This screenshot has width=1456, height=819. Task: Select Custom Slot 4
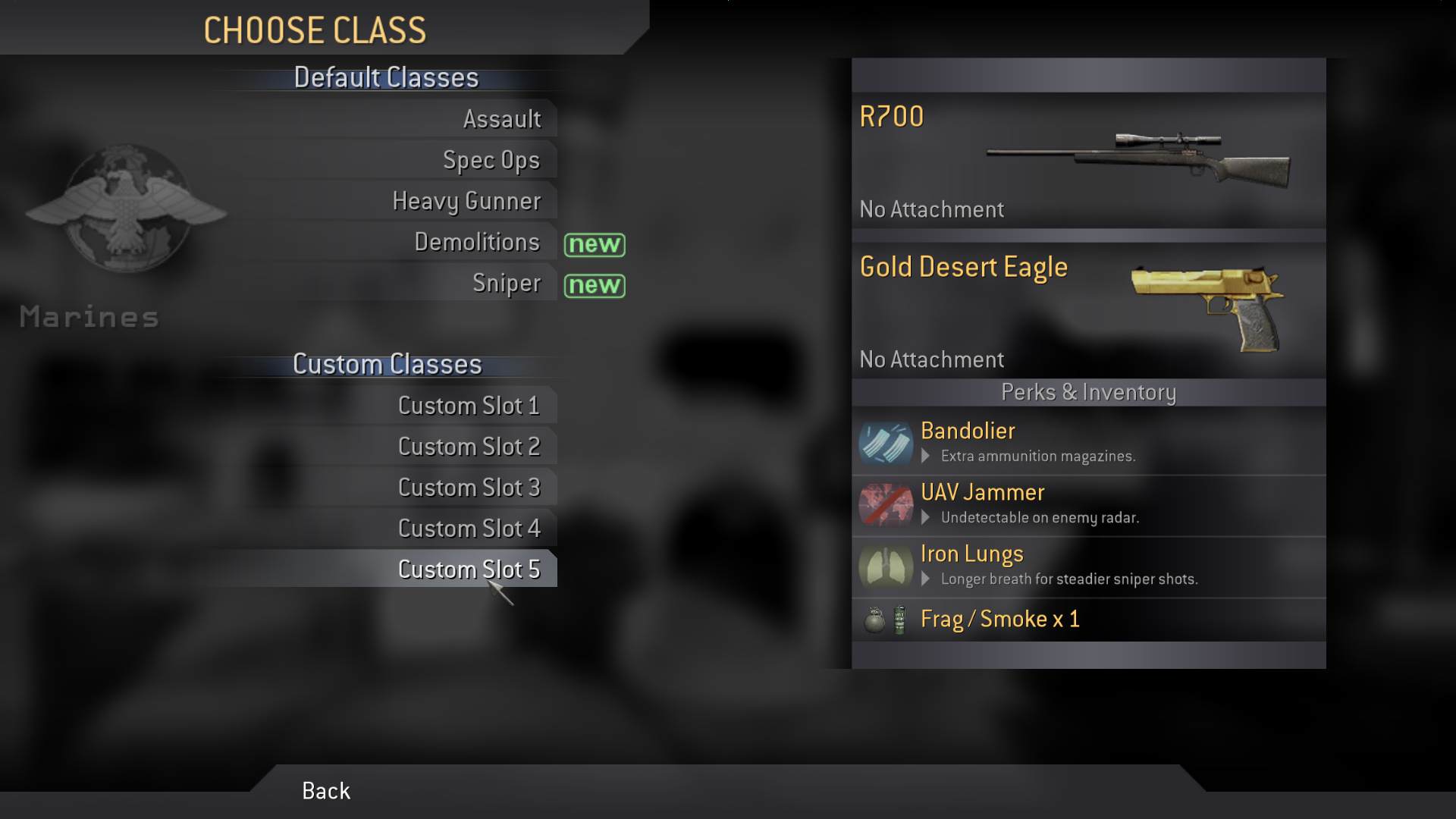click(x=469, y=529)
